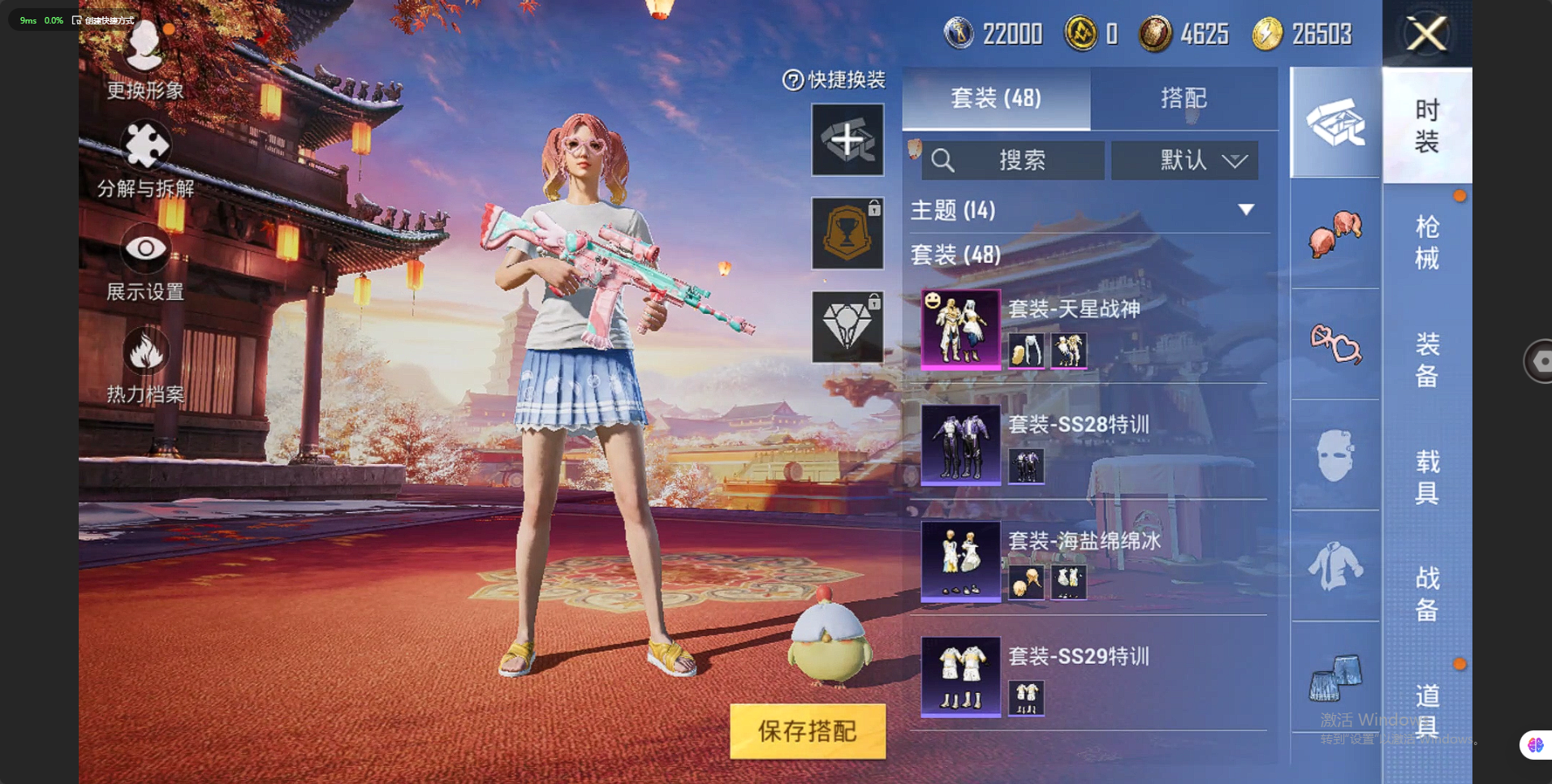Open the 快捷换装 help icon
The width and height of the screenshot is (1552, 784).
792,80
